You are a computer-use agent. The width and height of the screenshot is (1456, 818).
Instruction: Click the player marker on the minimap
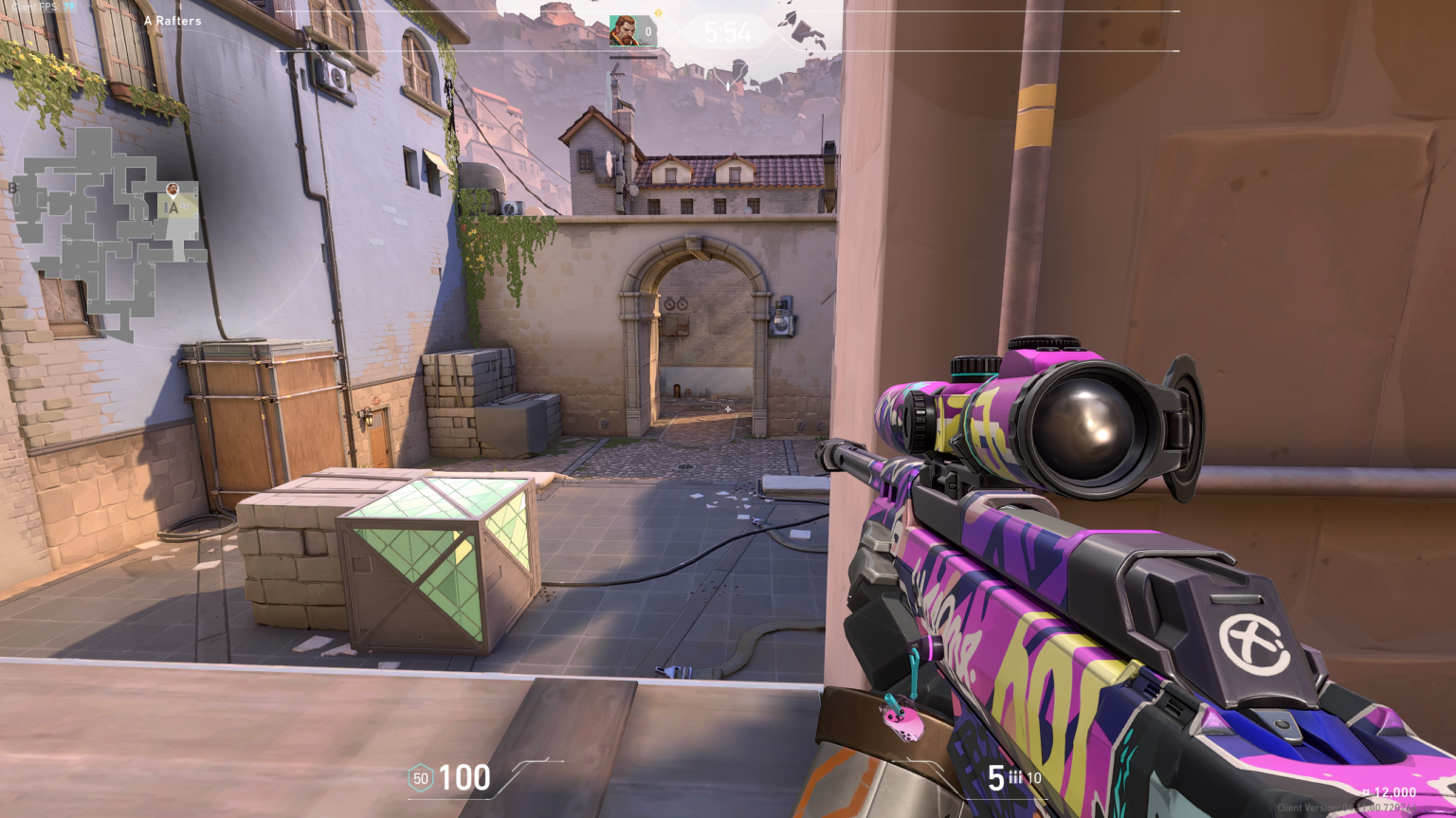pyautogui.click(x=172, y=187)
